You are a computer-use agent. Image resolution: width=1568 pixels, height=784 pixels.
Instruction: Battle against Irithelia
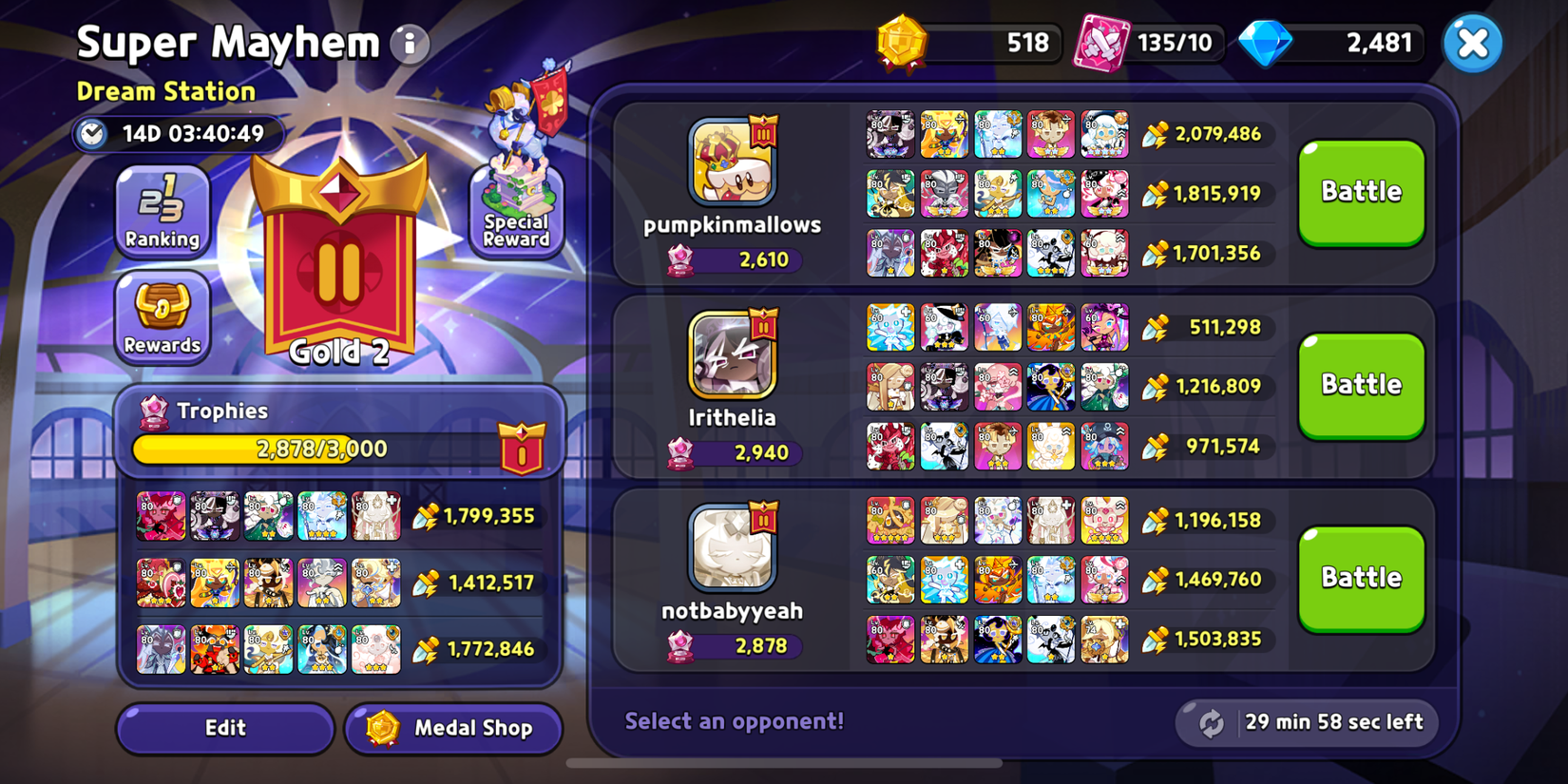click(x=1361, y=384)
